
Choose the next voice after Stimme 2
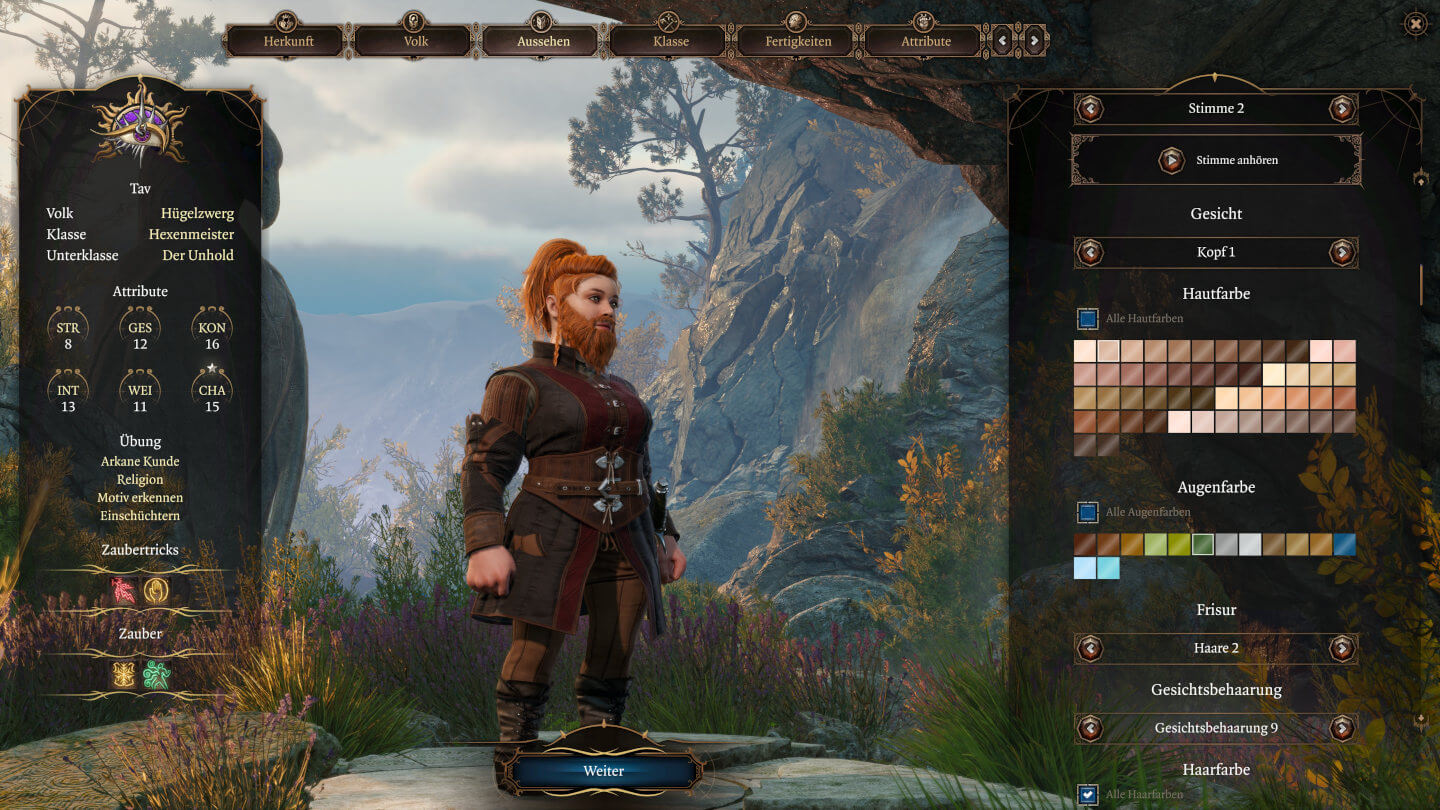(x=1342, y=108)
